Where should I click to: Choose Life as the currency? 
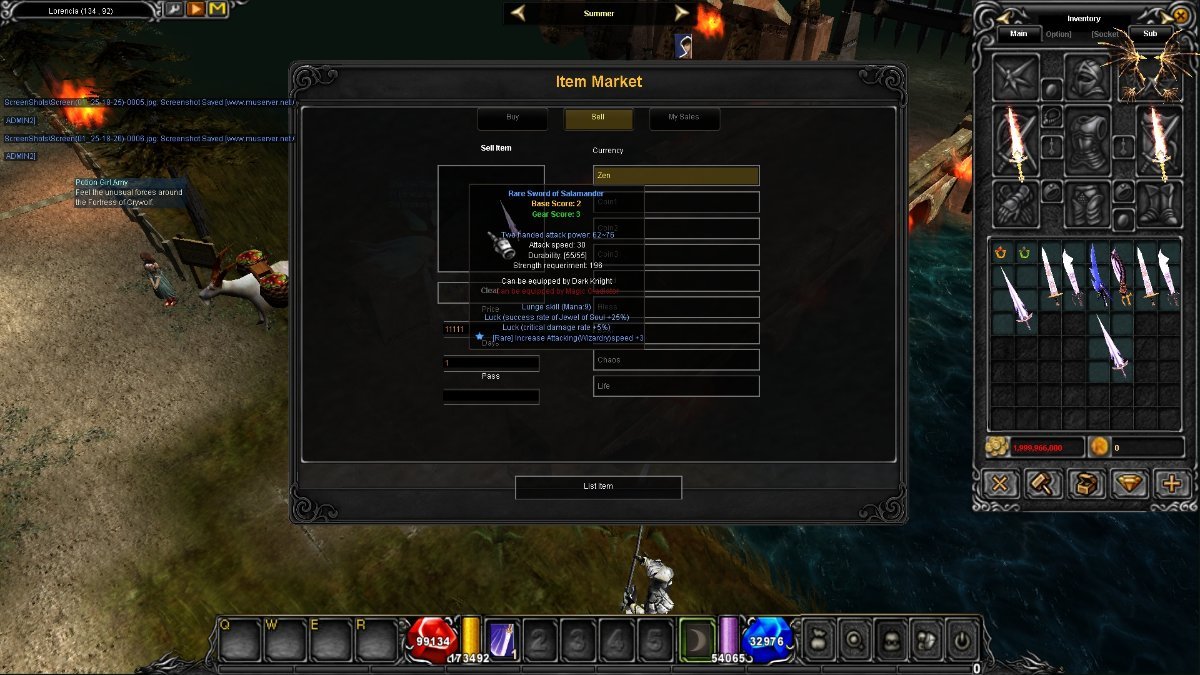[x=676, y=386]
